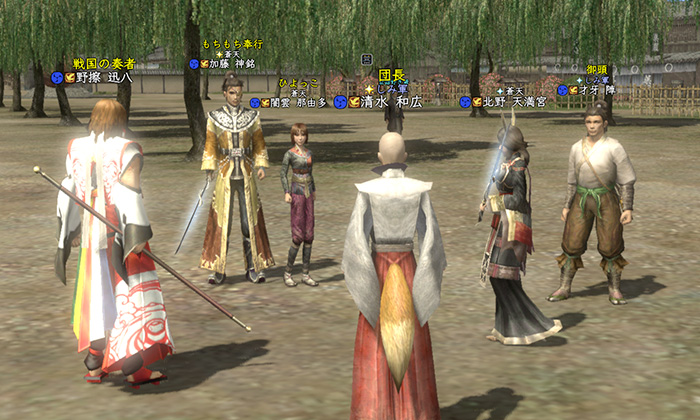Choose the 闇雲 那由多 nameplate

tap(298, 102)
